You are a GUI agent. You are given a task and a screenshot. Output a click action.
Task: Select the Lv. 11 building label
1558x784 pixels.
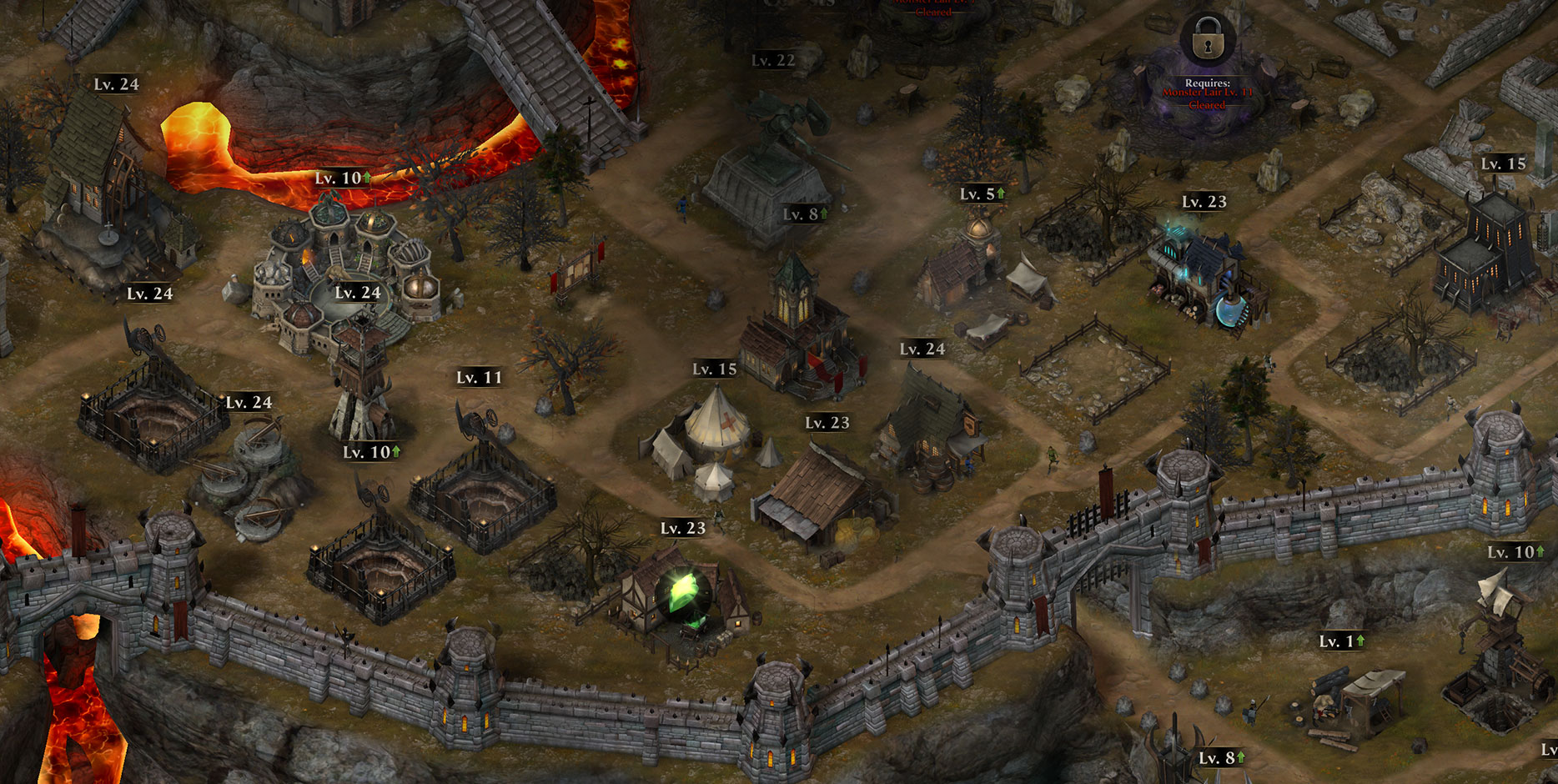pos(479,378)
